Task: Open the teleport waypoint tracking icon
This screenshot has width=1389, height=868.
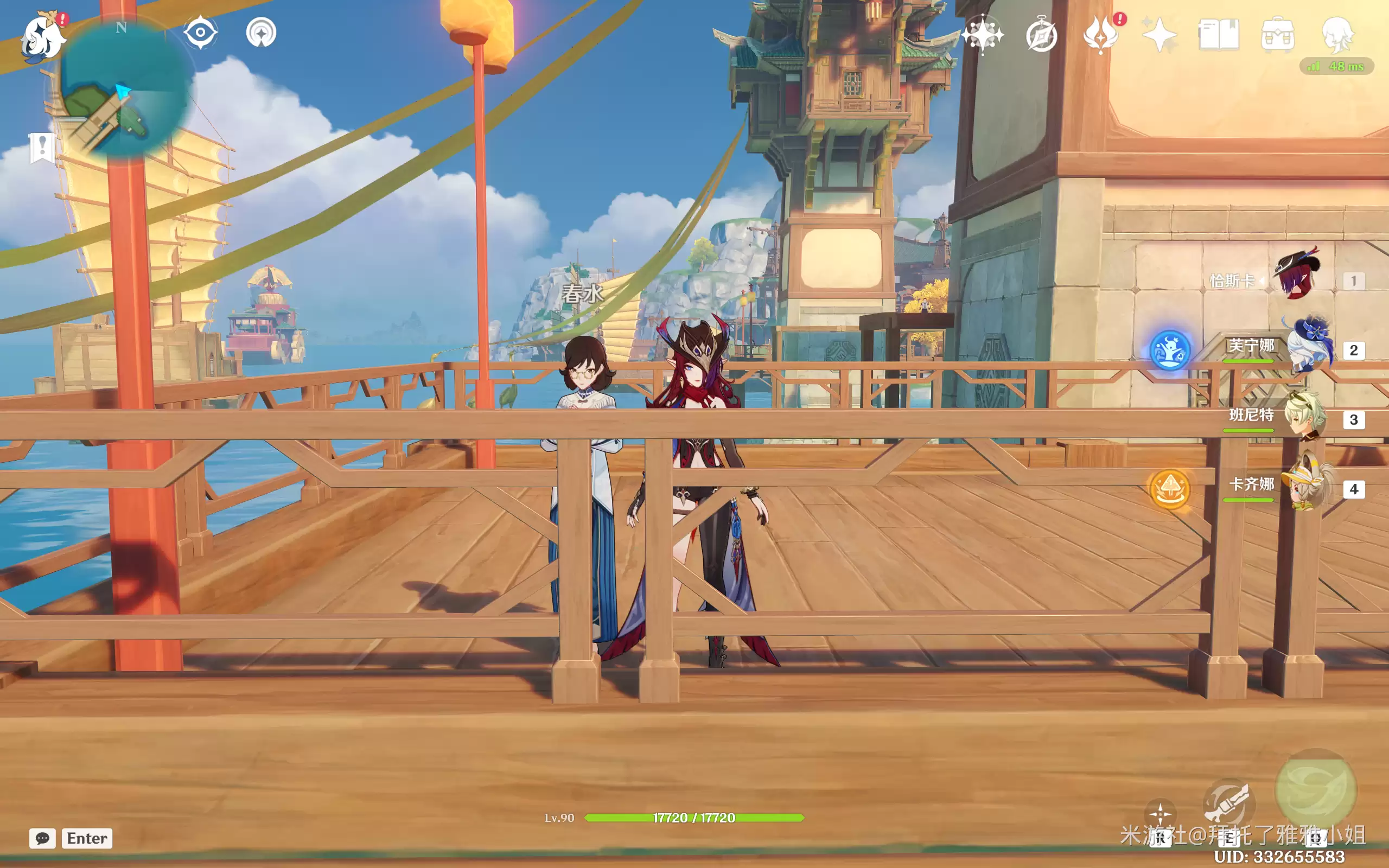Action: click(x=261, y=33)
